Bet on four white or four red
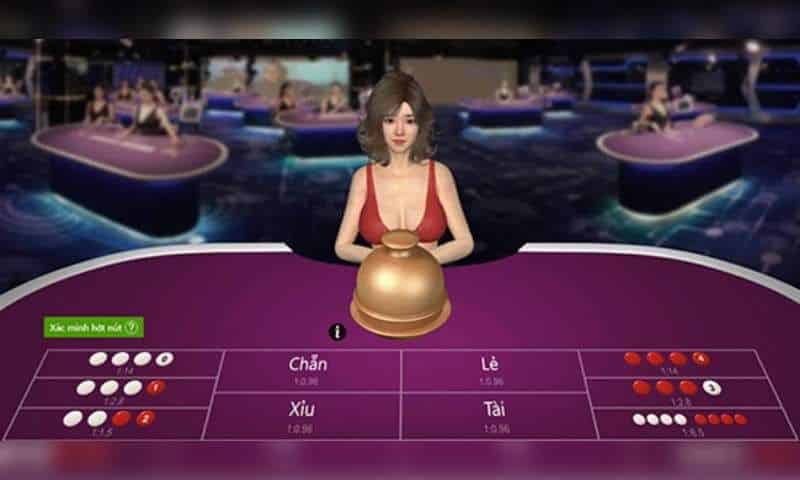This screenshot has height=480, width=800. [688, 422]
